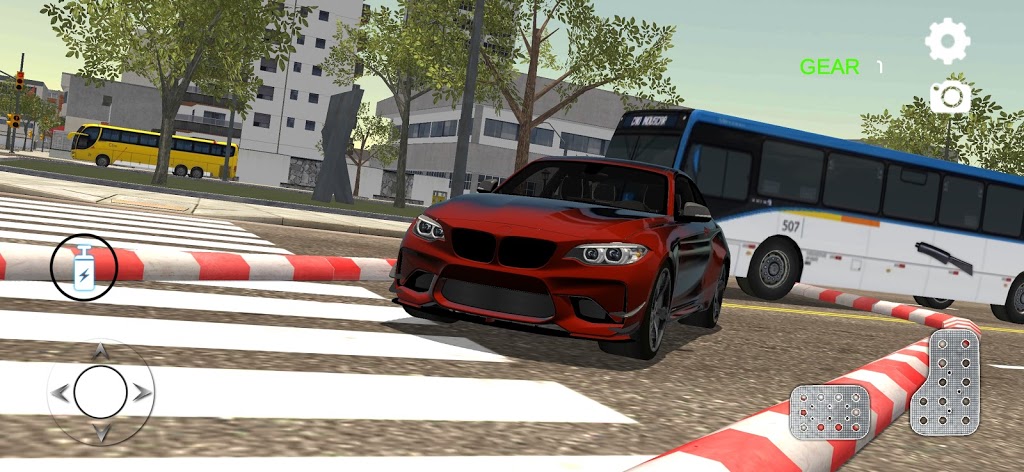Open the gear settings menu
This screenshot has height=472, width=1024.
(x=946, y=41)
